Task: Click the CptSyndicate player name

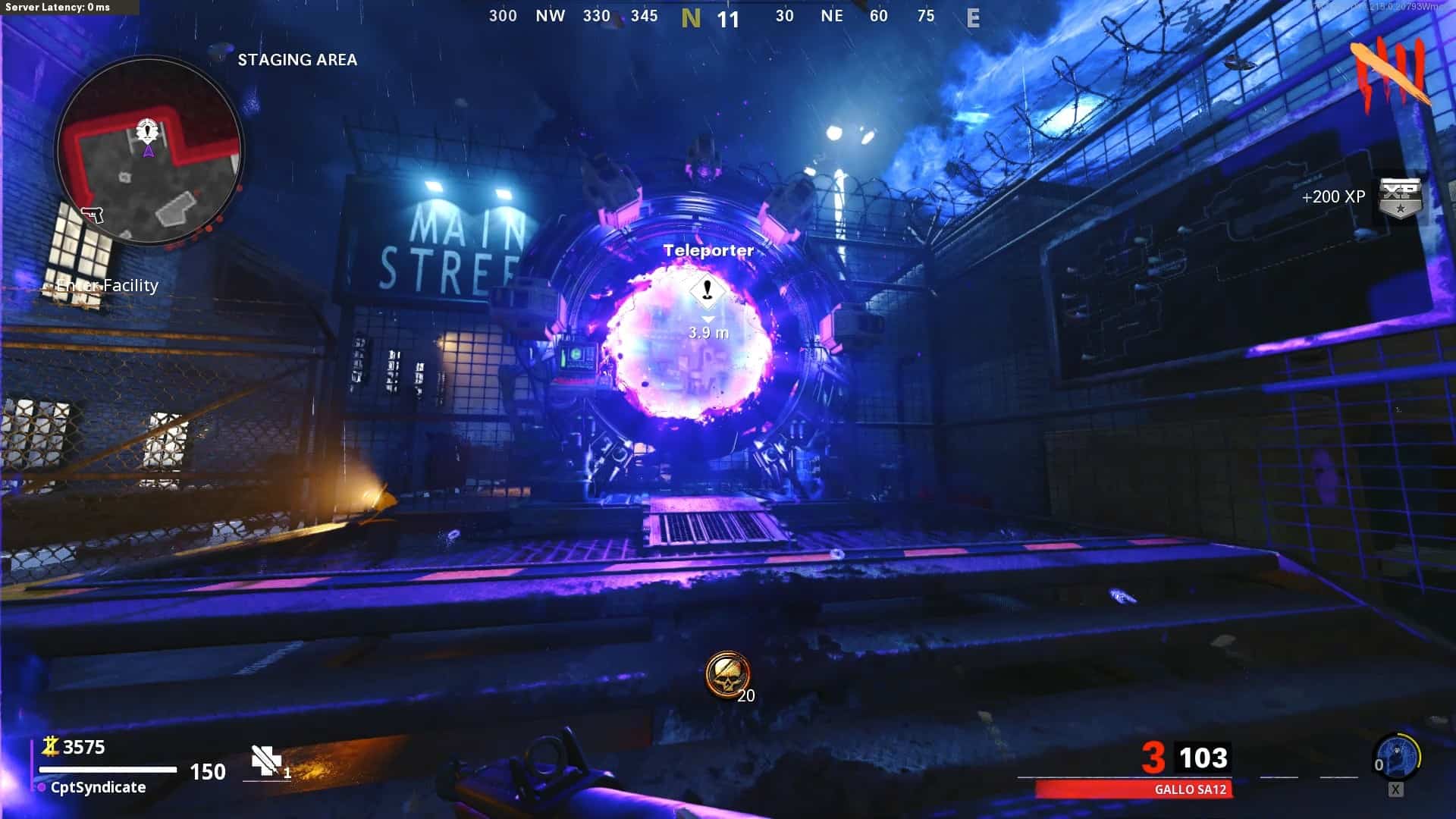Action: click(98, 787)
